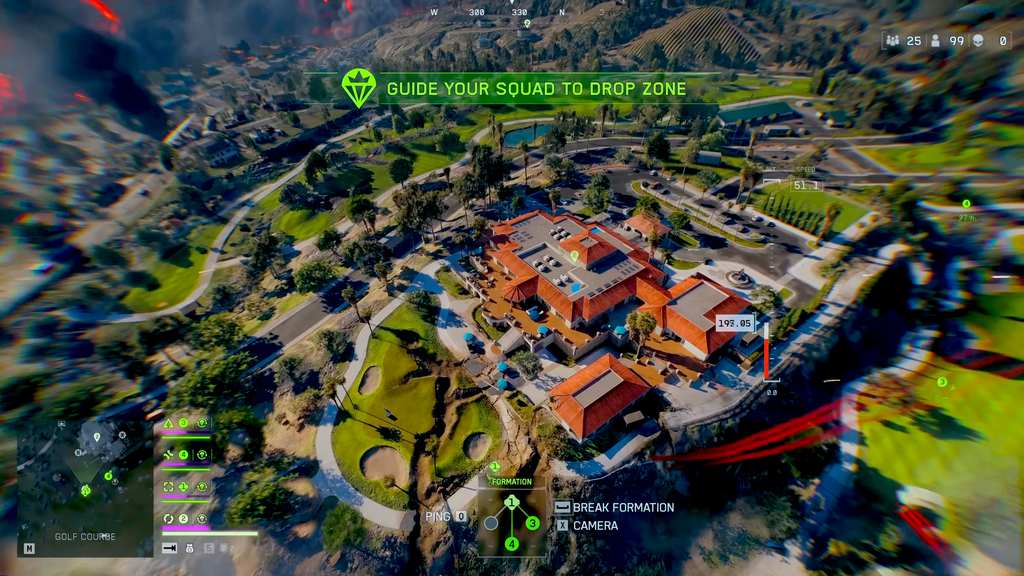The image size is (1024, 576).
Task: Select squad leader slot 1 in formation diagram
Action: (x=511, y=502)
